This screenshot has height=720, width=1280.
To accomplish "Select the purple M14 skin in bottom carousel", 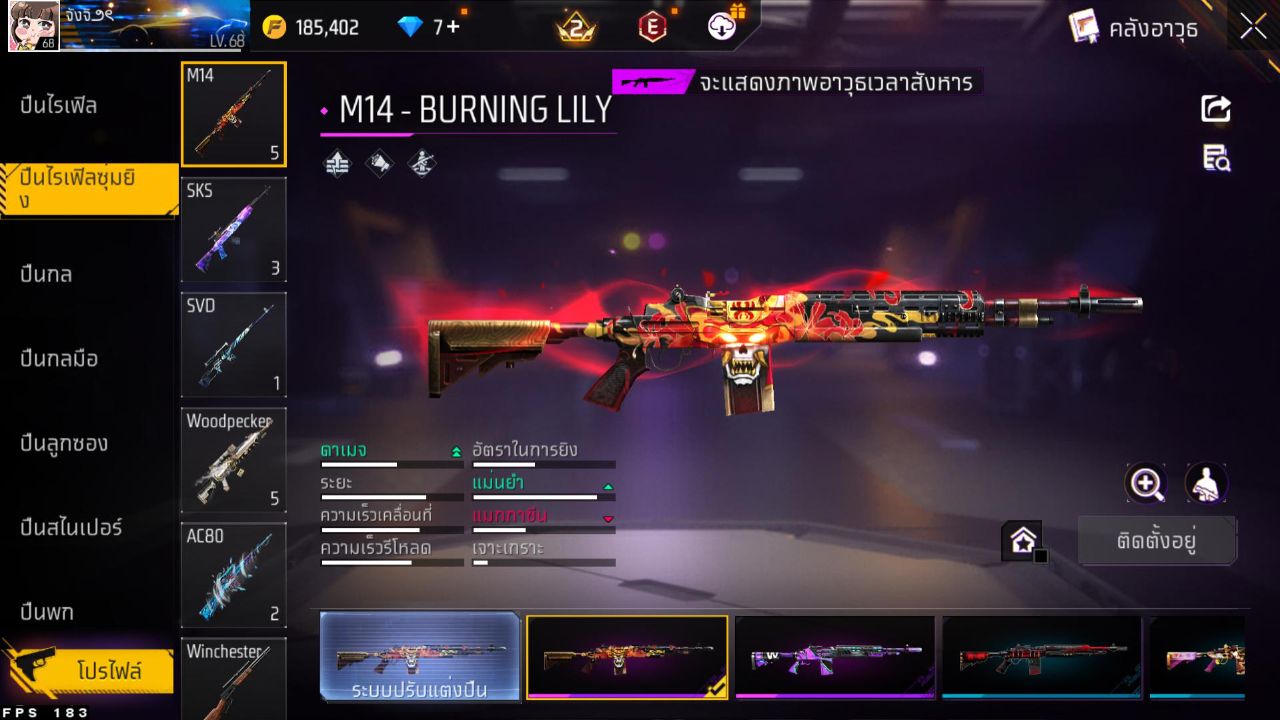I will (835, 657).
